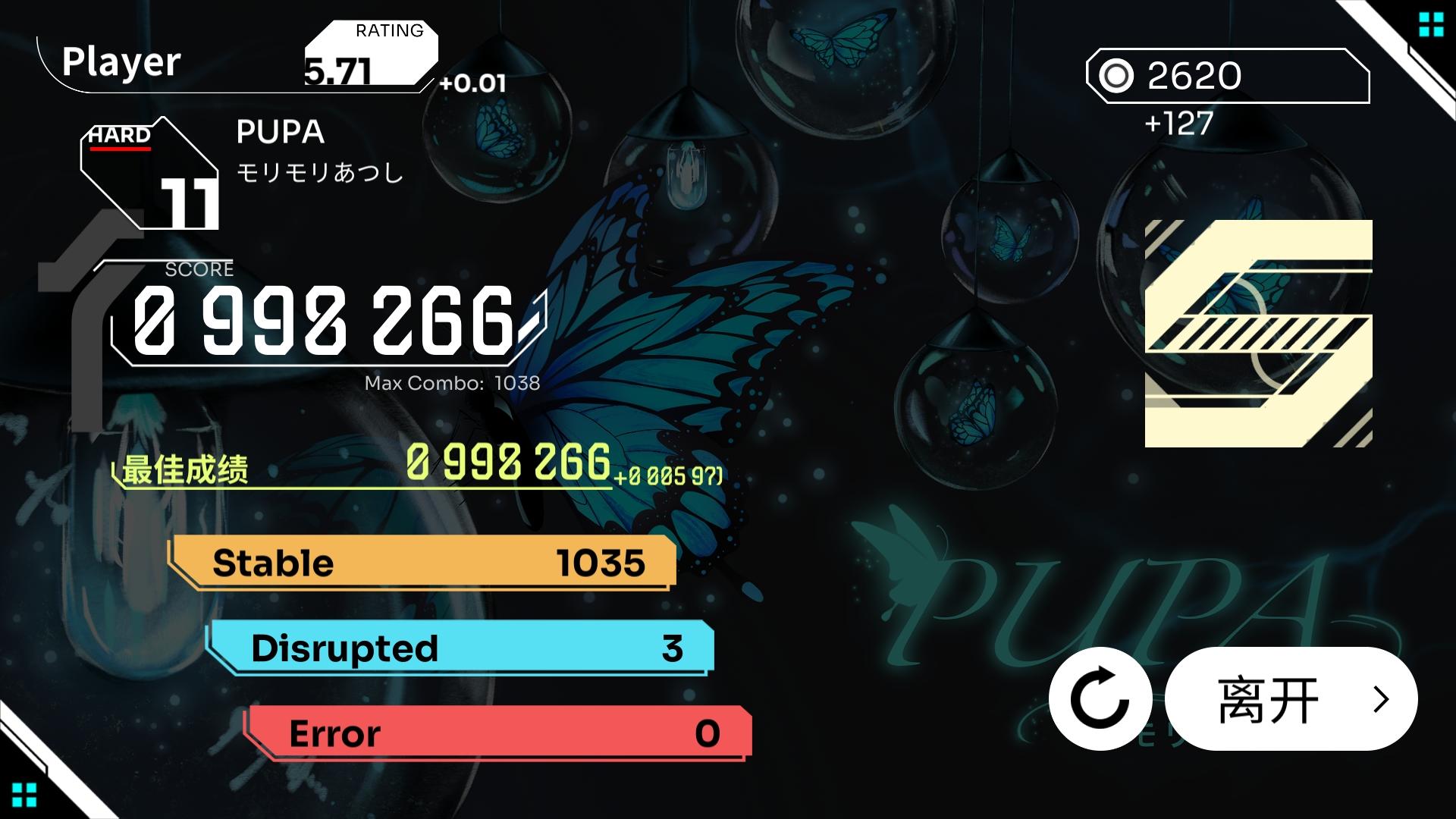The width and height of the screenshot is (1456, 819).
Task: Click the artist name モリモリあつし
Action: (x=318, y=173)
